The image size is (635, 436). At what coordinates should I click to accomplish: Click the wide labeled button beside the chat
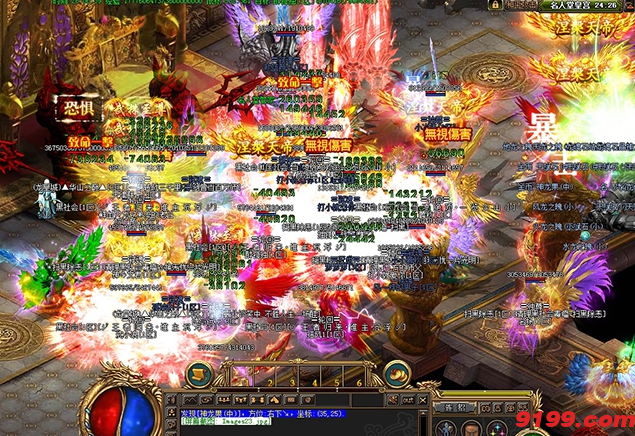pos(456,407)
